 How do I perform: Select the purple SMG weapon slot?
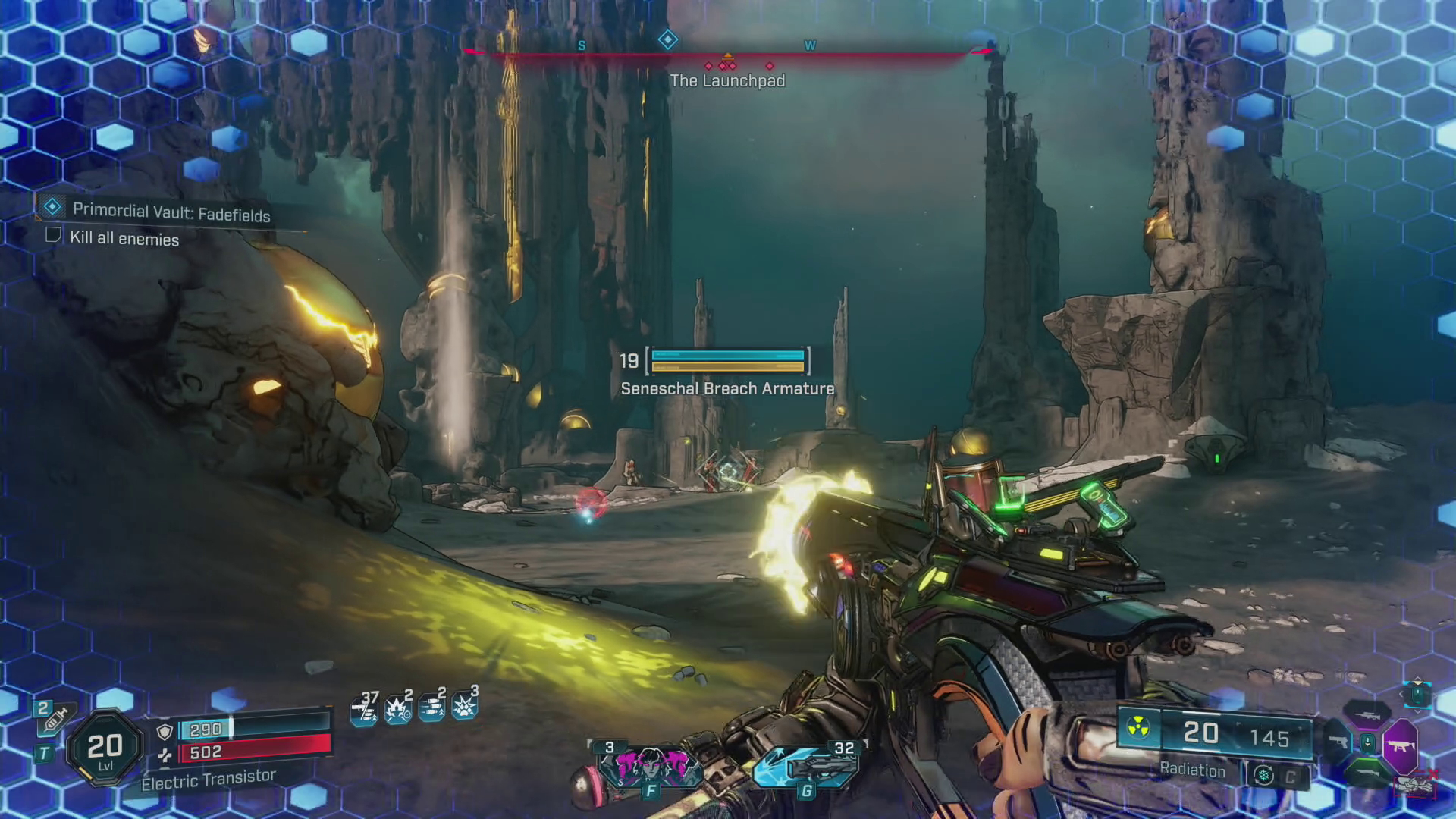tap(1400, 745)
